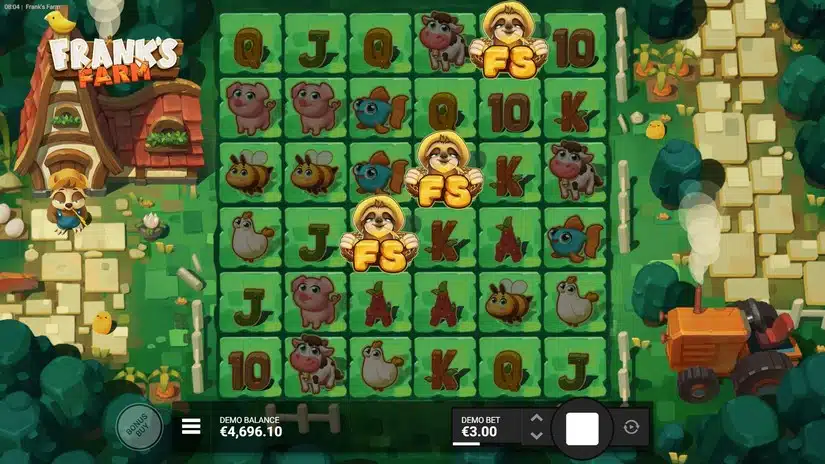Viewport: 825px width, 464px height.
Task: Open the Demo Bet amount selector
Action: 487,427
